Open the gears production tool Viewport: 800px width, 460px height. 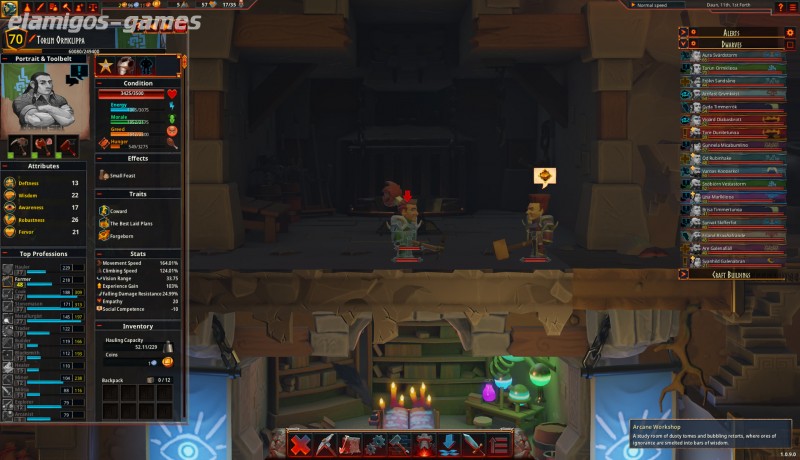click(x=375, y=444)
